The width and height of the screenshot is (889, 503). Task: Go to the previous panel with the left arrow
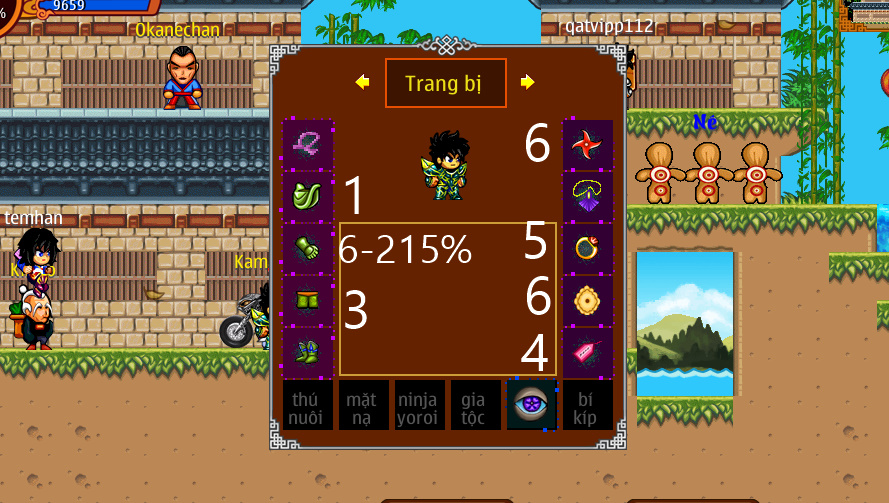click(362, 82)
